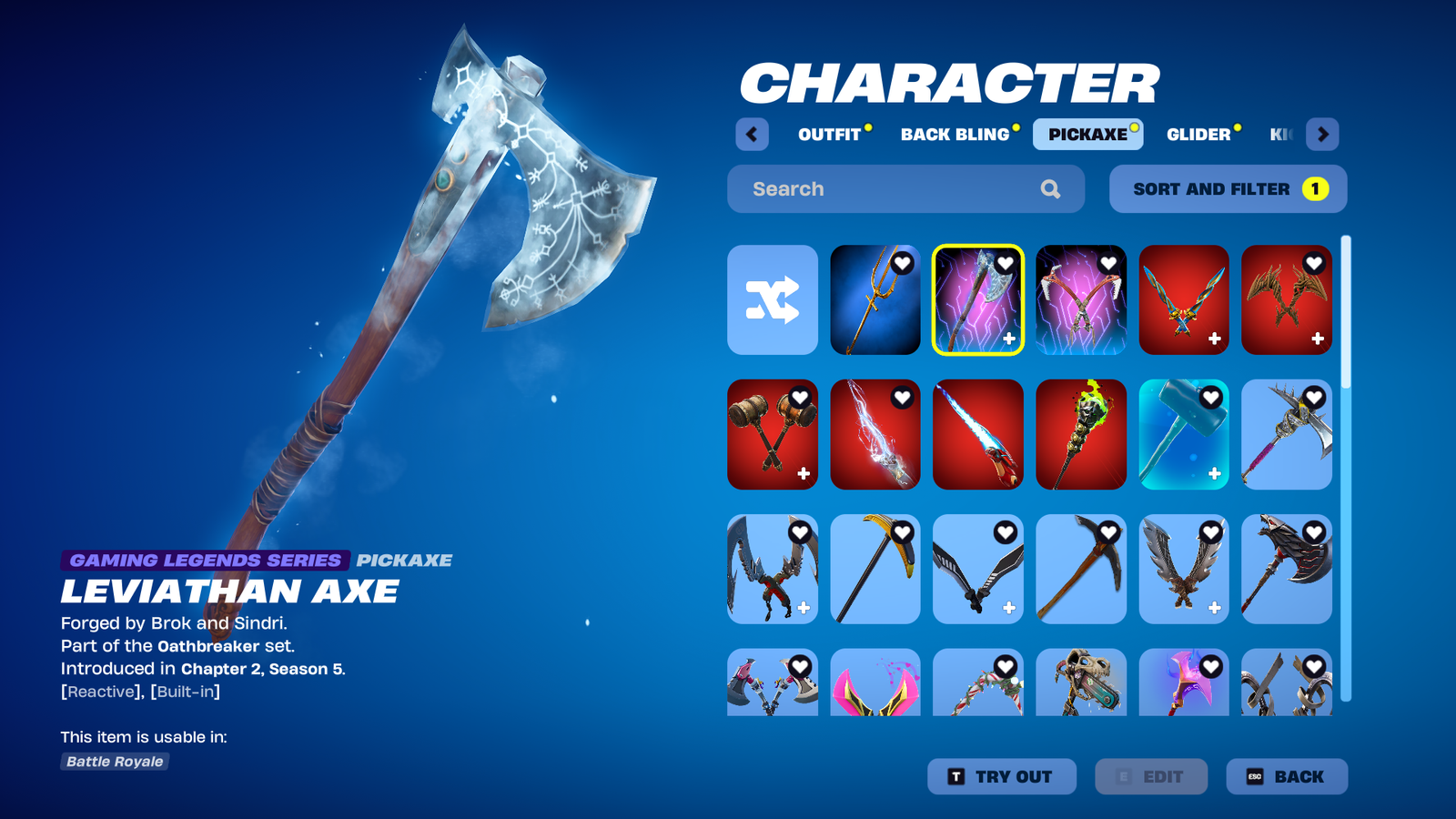Open the Back Bling tab

955,135
